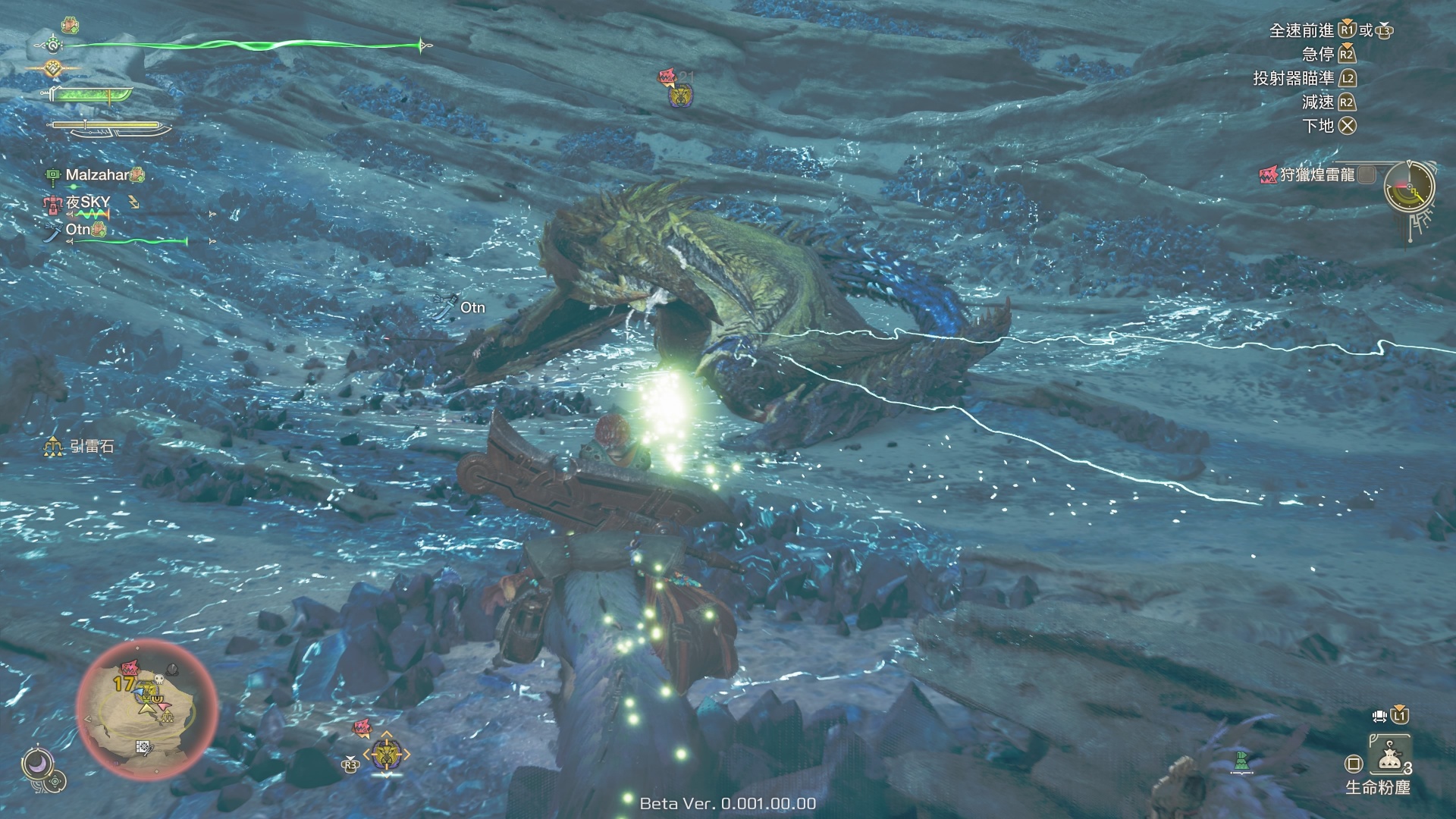Select party member 夜SKY

[x=88, y=202]
